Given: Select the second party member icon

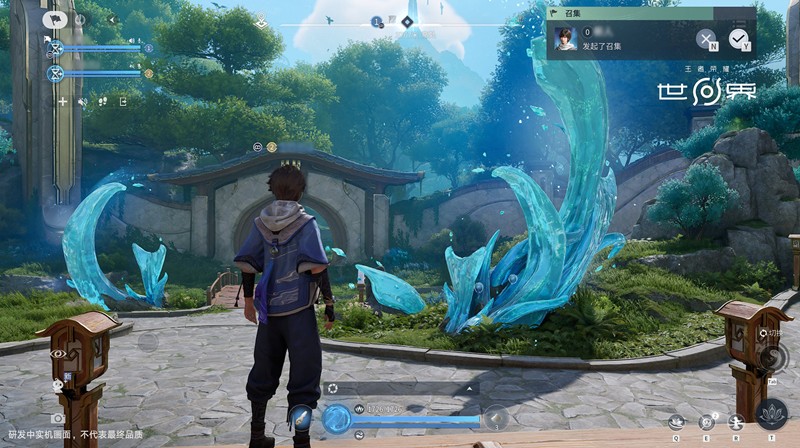Looking at the screenshot, I should point(55,73).
